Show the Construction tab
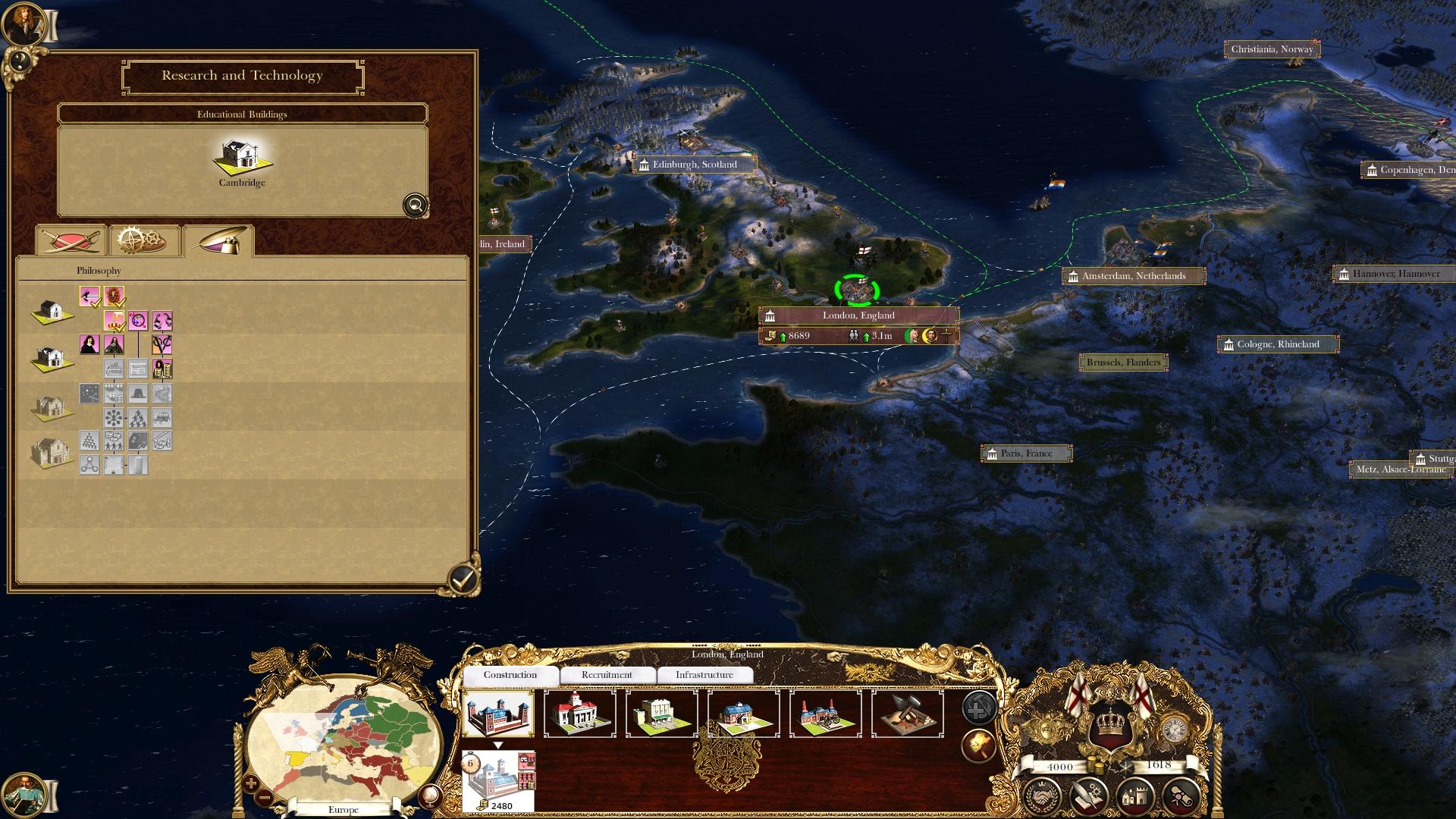This screenshot has height=819, width=1456. pyautogui.click(x=510, y=675)
